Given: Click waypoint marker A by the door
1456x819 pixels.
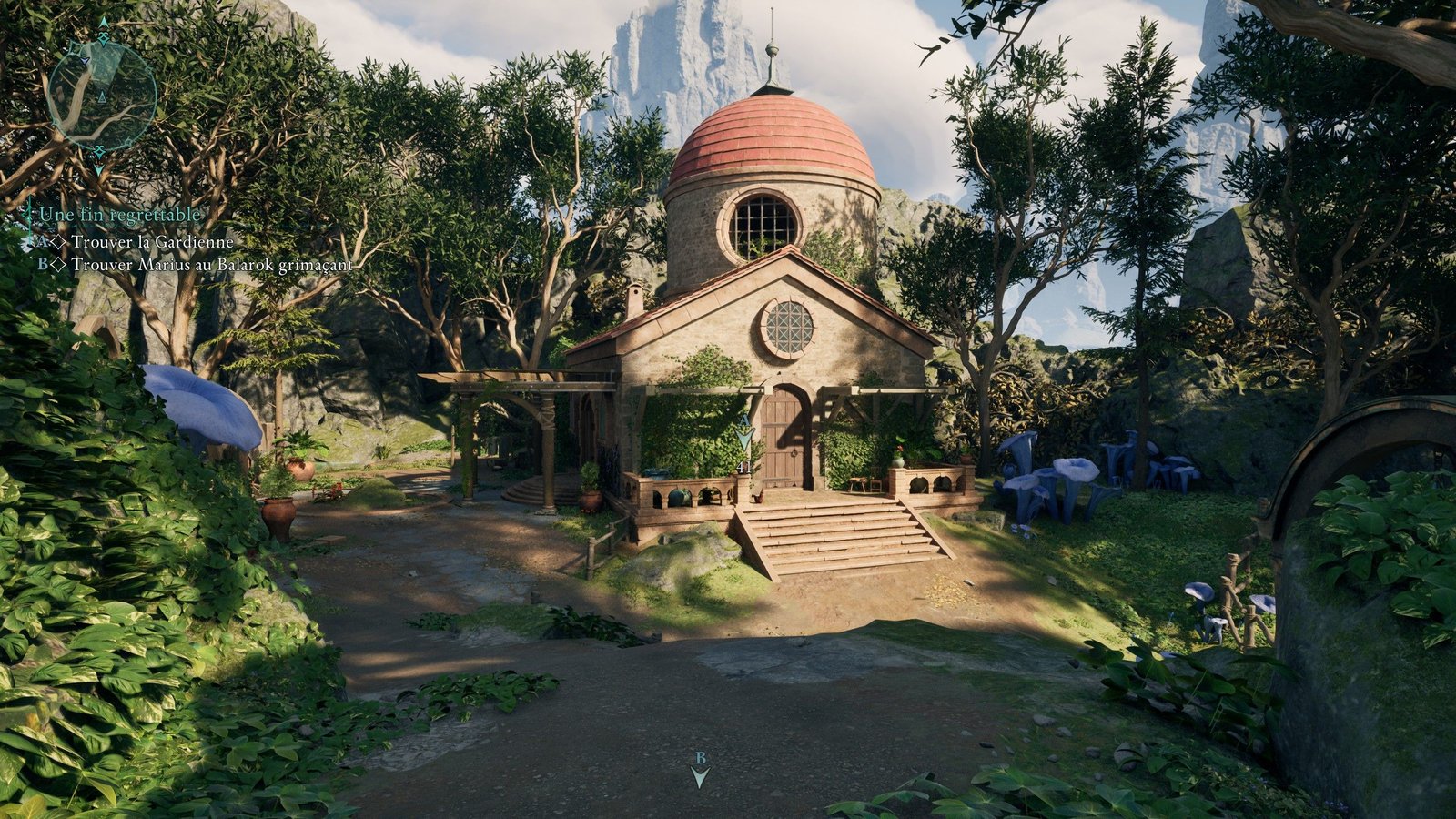Looking at the screenshot, I should [745, 437].
